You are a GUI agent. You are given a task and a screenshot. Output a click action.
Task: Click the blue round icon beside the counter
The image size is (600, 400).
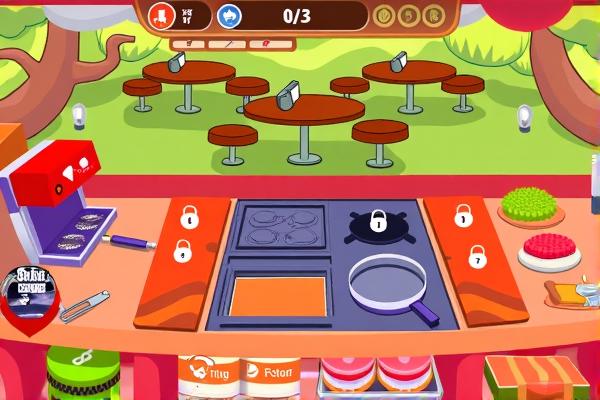click(229, 15)
